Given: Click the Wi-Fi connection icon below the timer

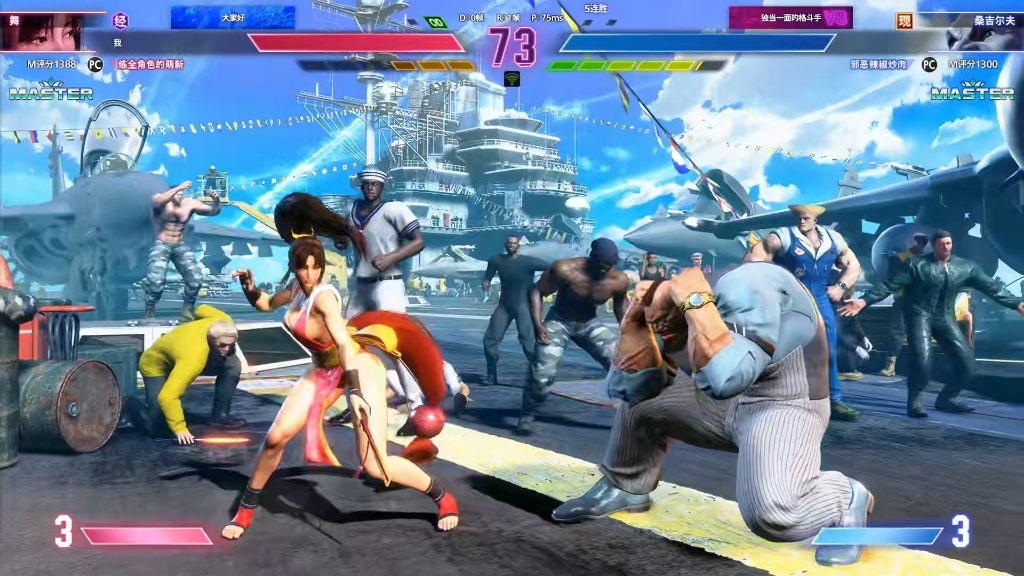Looking at the screenshot, I should coord(512,78).
